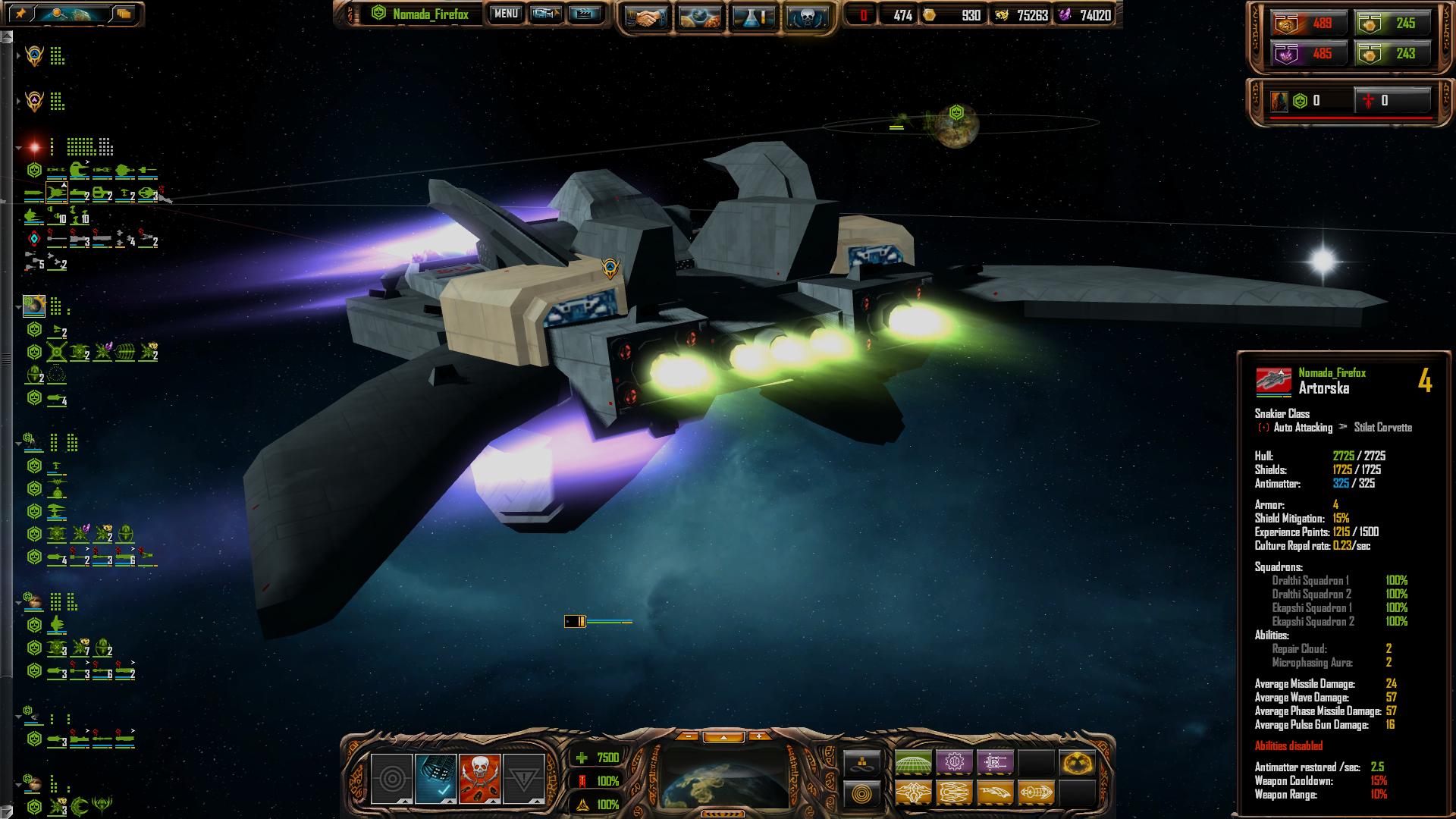The image size is (1456, 819).
Task: Click the stacked cards button
Action: 124,14
